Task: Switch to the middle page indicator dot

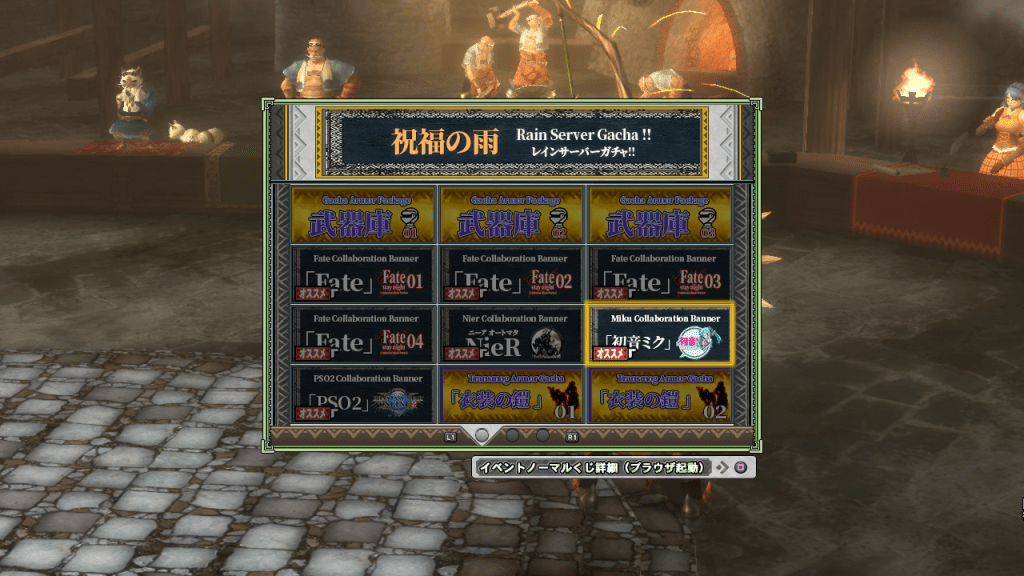Action: (512, 436)
